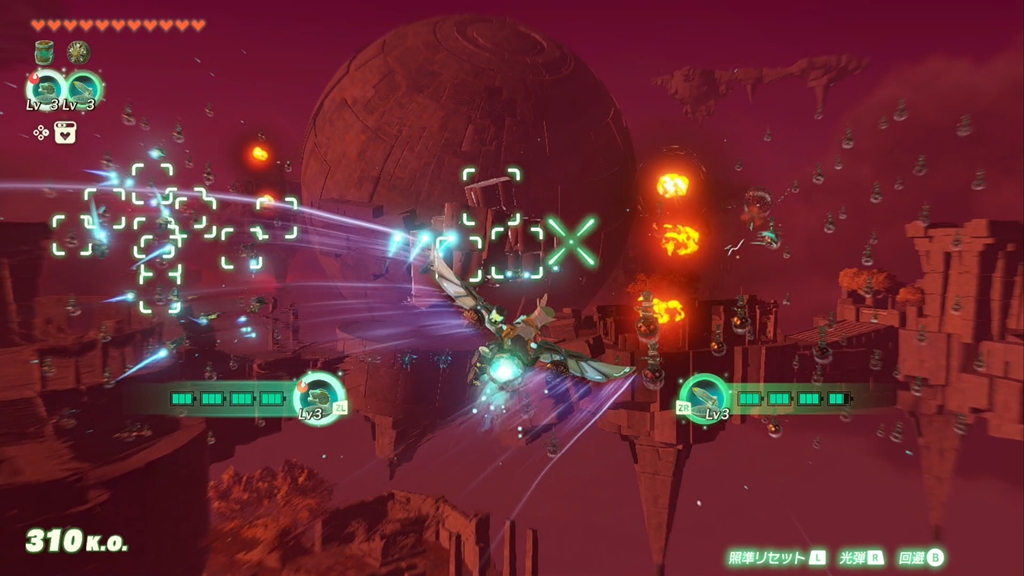This screenshot has height=576, width=1024.
Task: Choose the top-left Lv 3 missile weapon icon
Action: (x=83, y=87)
